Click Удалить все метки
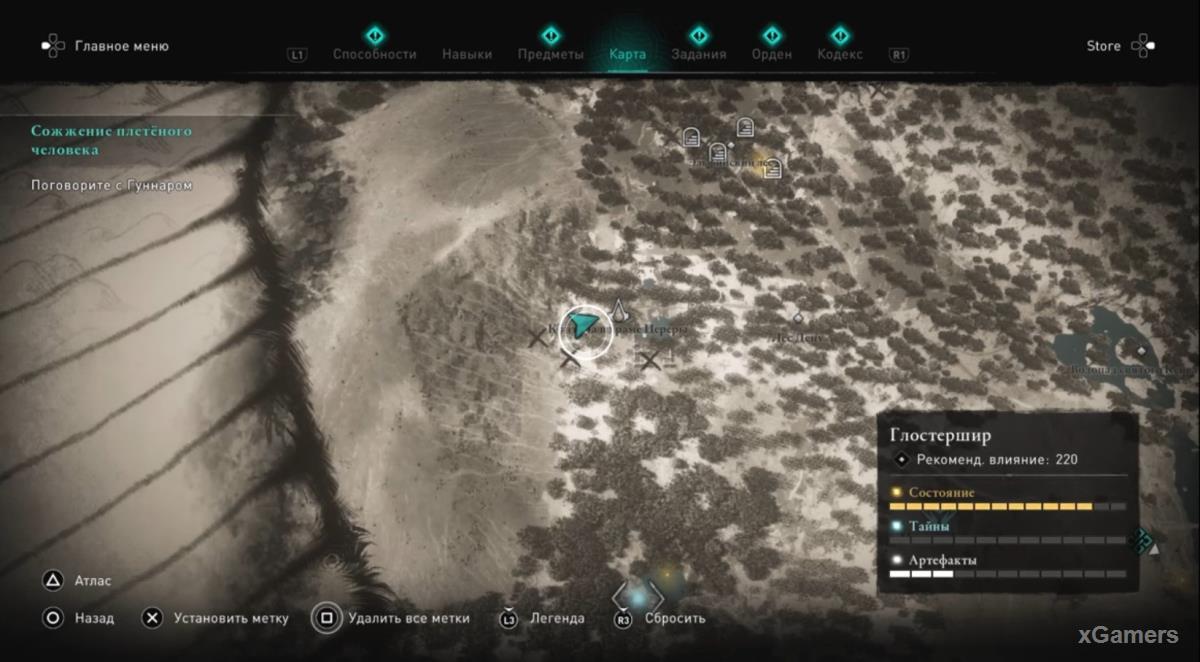Viewport: 1200px width, 662px height. point(408,618)
